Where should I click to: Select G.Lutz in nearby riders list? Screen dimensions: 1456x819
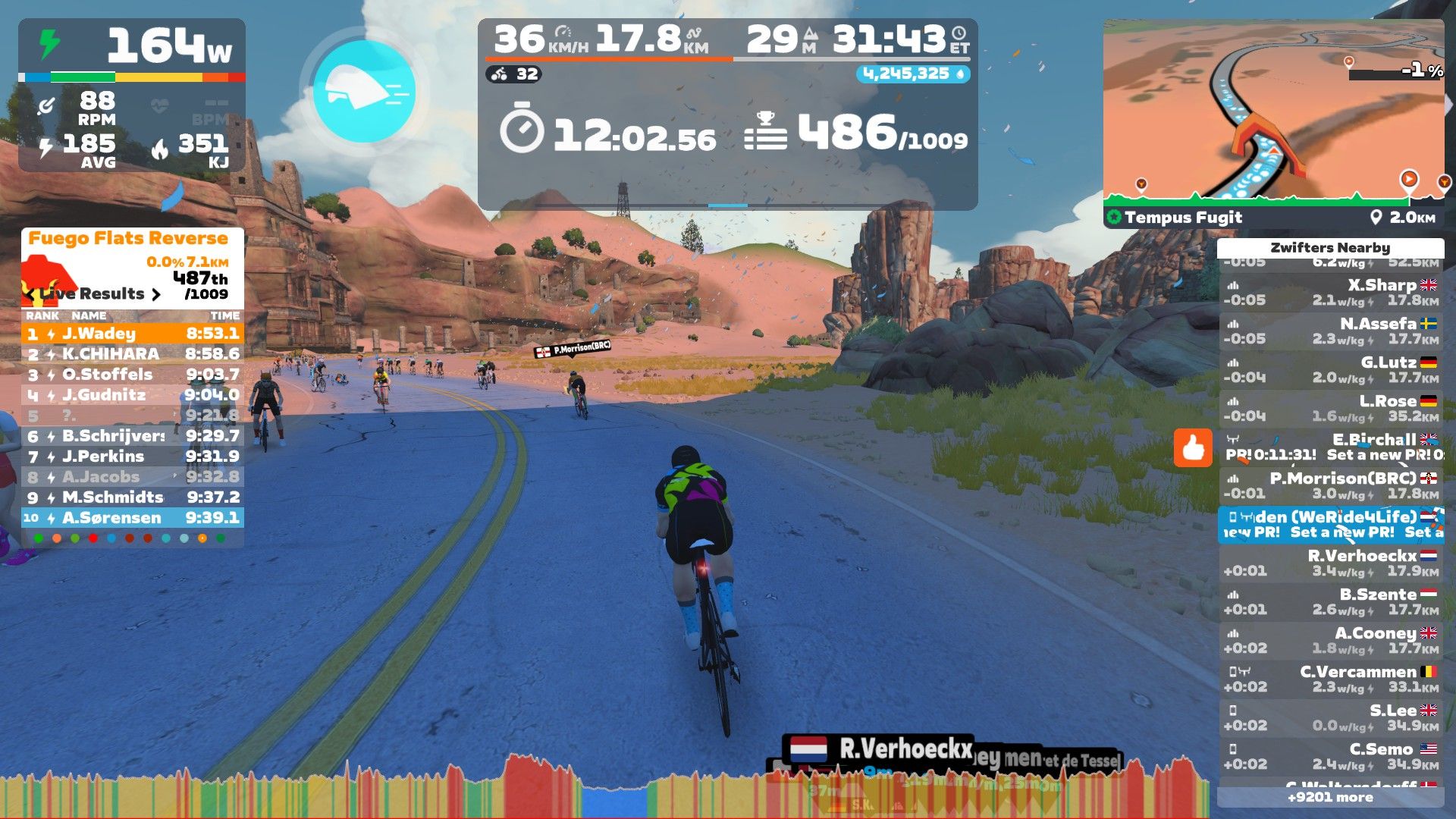click(x=1331, y=370)
